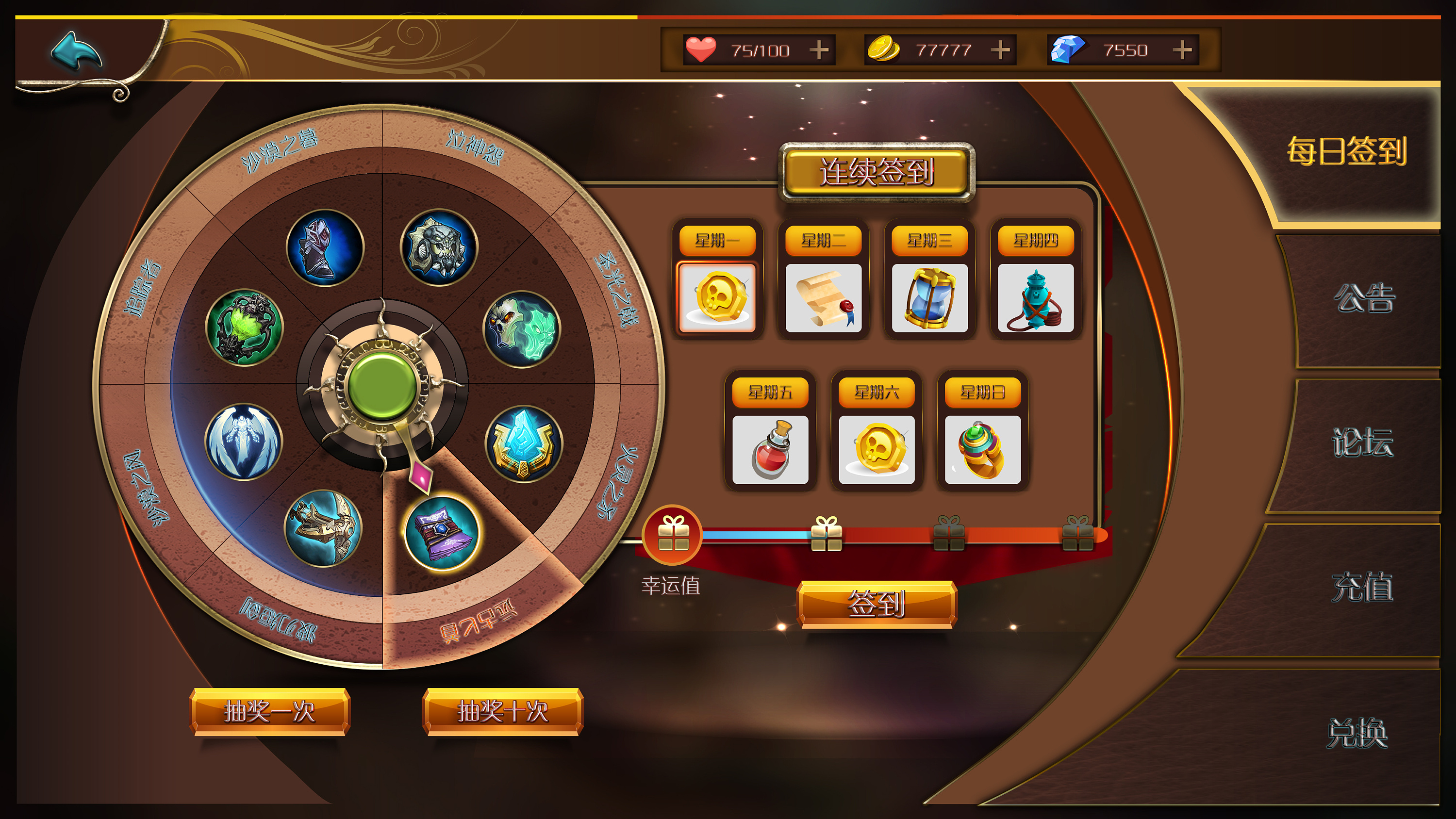Open the 论坛 forum tab

coord(1362,442)
